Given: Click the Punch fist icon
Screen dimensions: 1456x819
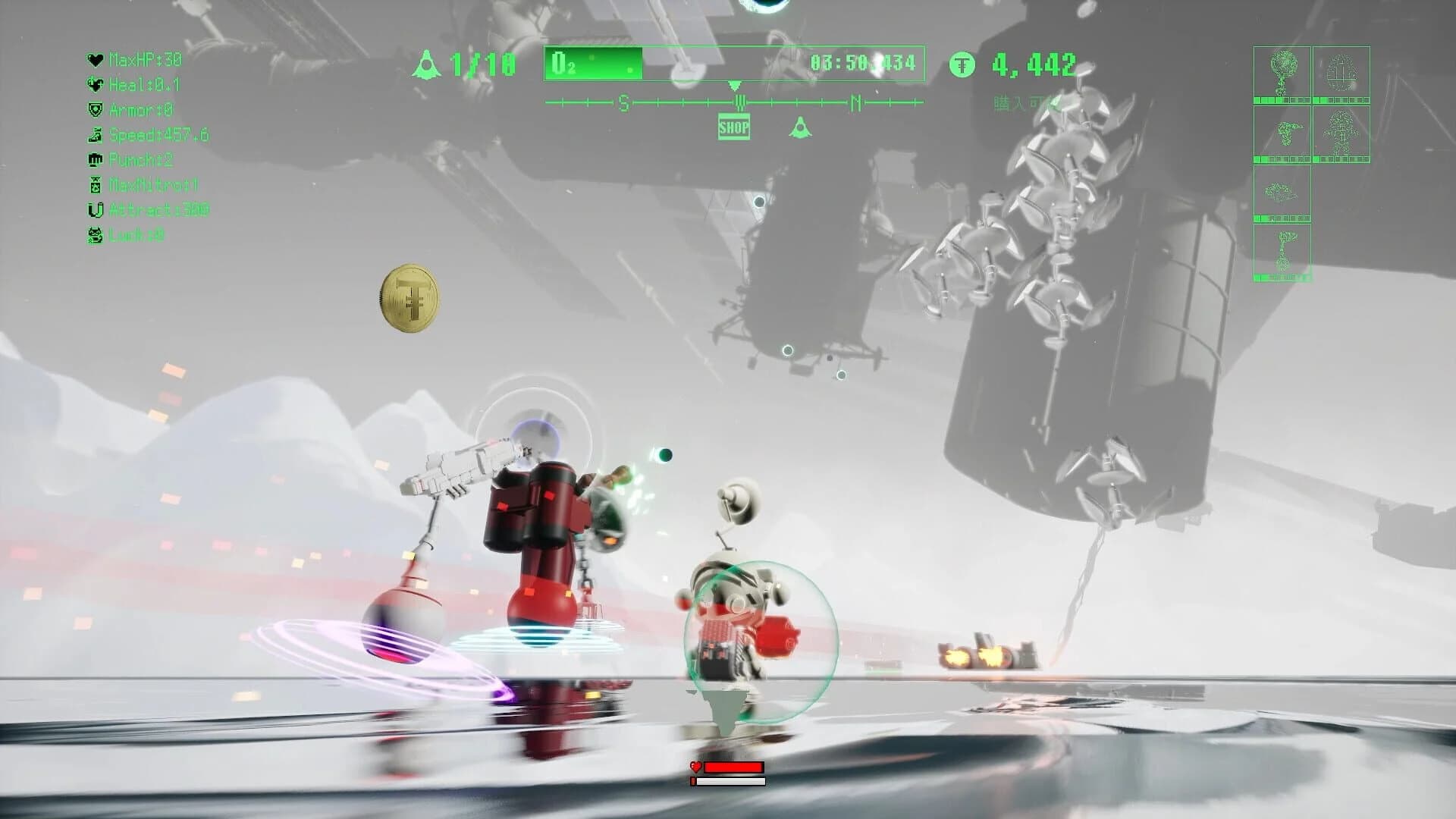Looking at the screenshot, I should pyautogui.click(x=96, y=161).
